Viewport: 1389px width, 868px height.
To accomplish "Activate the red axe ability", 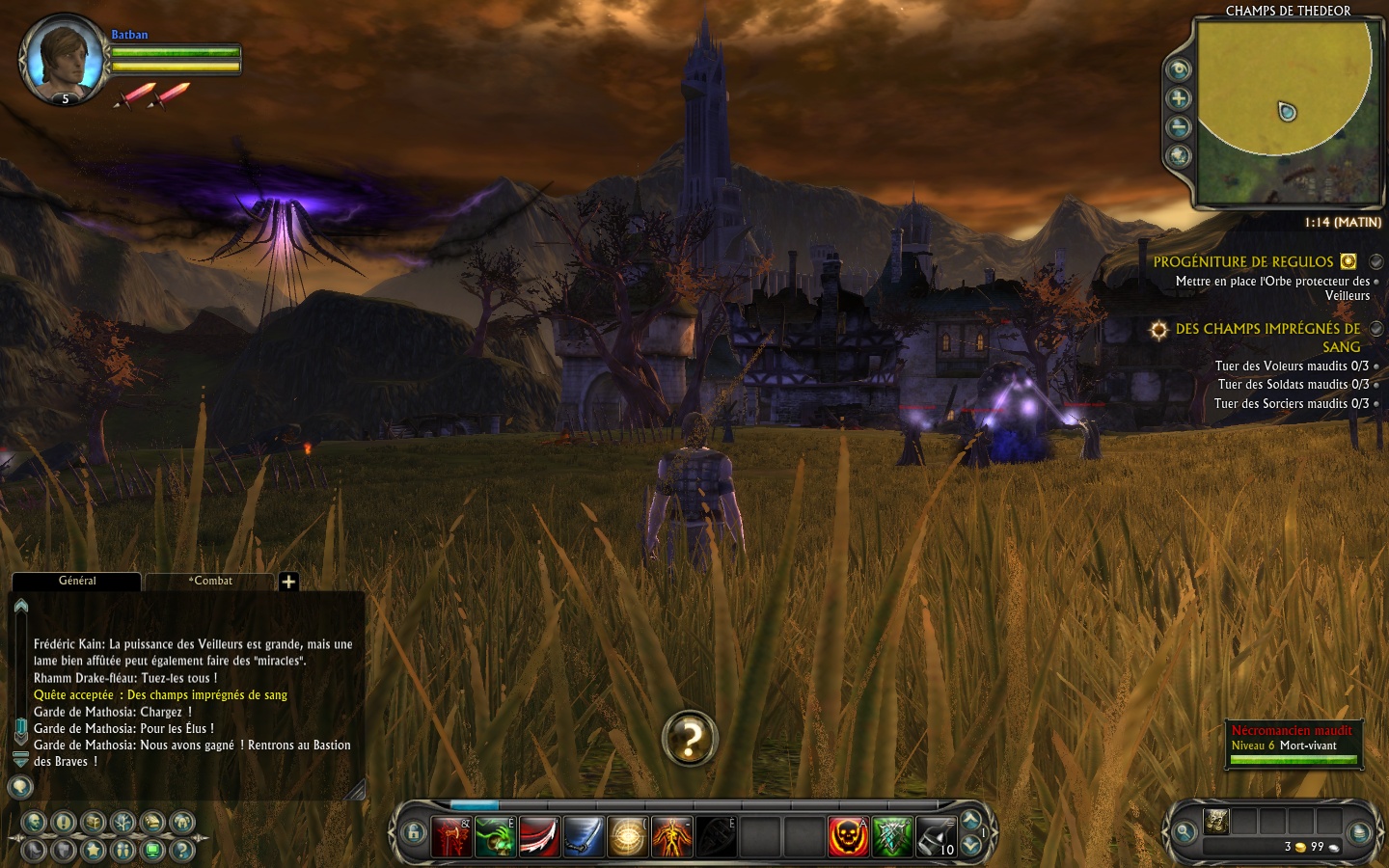I will click(451, 837).
